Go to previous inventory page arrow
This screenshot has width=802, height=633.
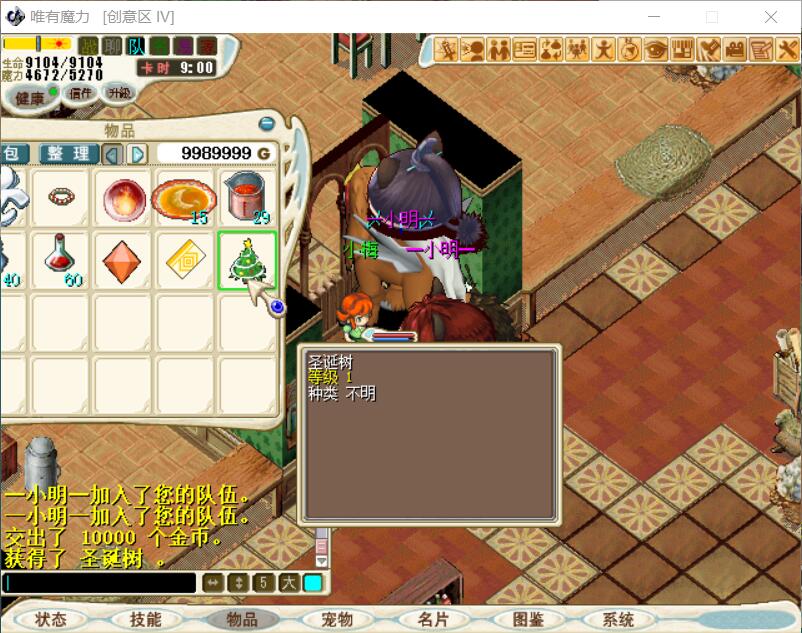click(113, 154)
